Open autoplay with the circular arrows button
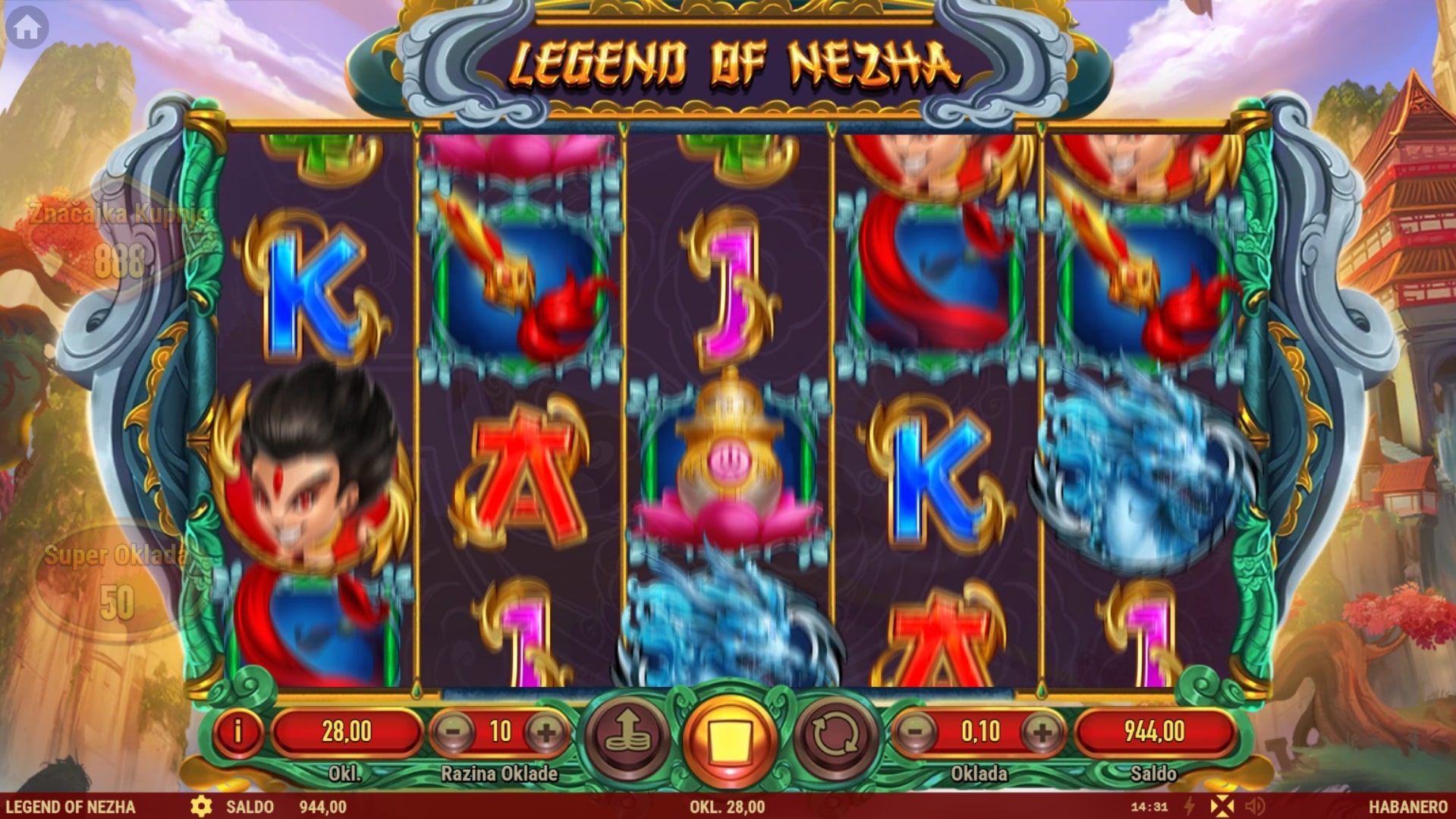1456x819 pixels. [834, 736]
